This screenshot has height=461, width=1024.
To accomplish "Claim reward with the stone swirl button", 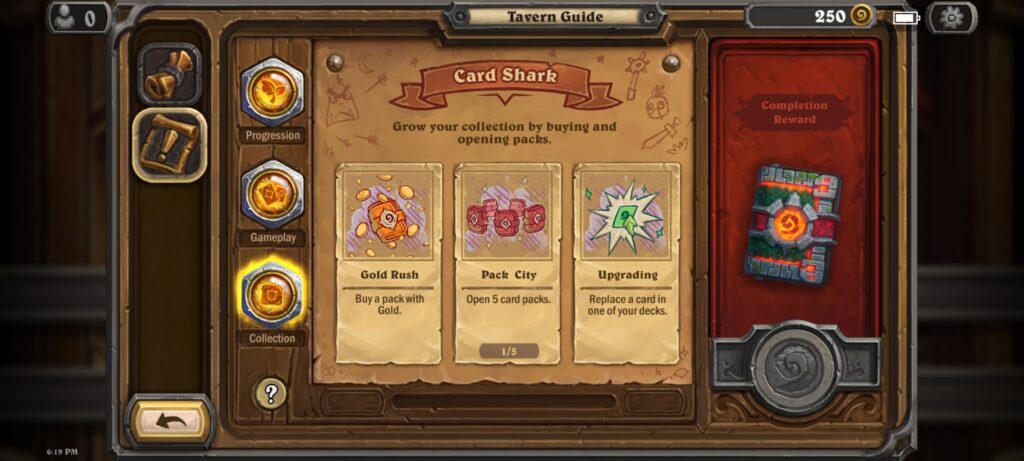I will coord(795,367).
